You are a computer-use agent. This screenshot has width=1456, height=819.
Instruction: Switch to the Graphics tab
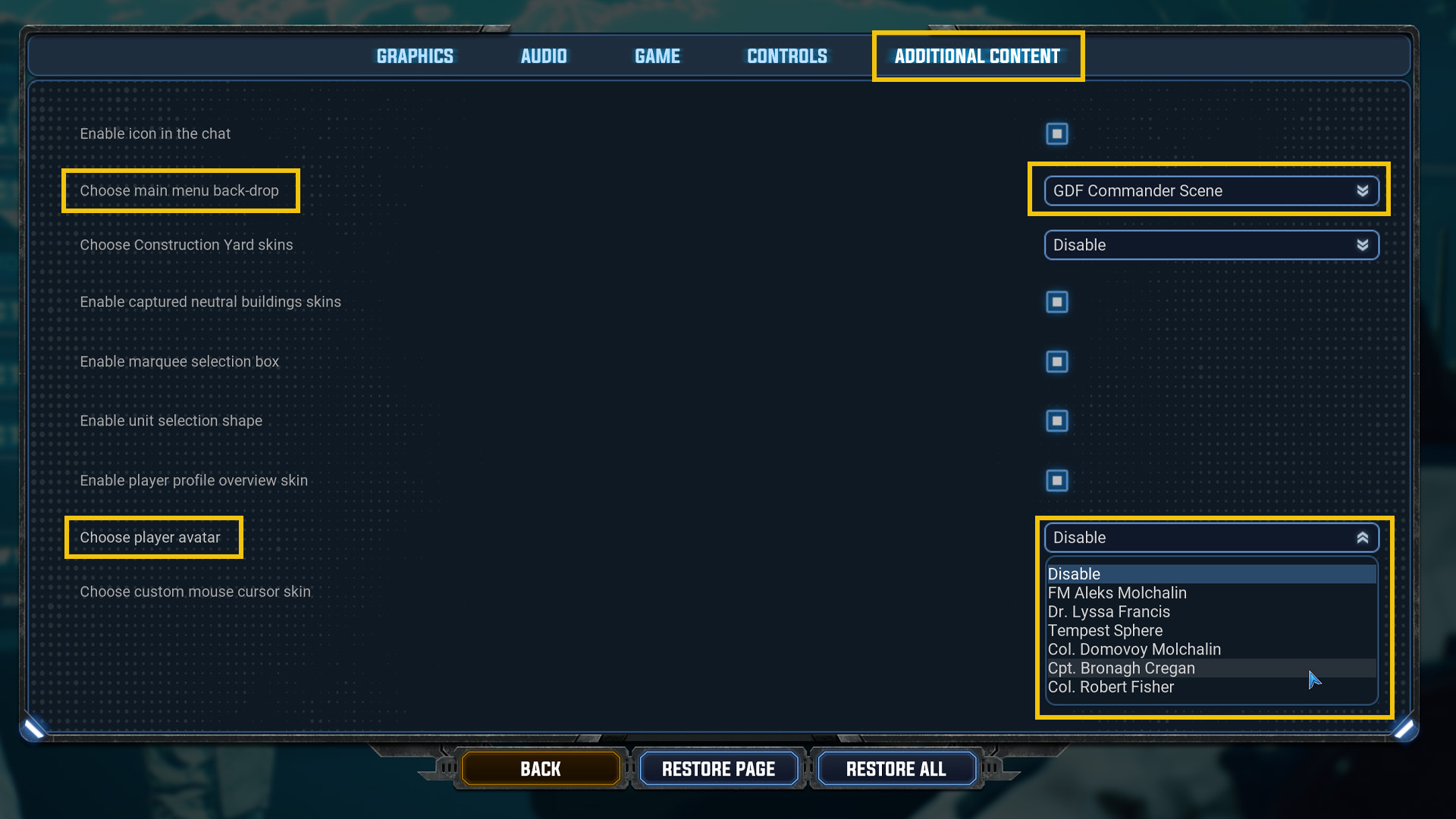click(415, 55)
